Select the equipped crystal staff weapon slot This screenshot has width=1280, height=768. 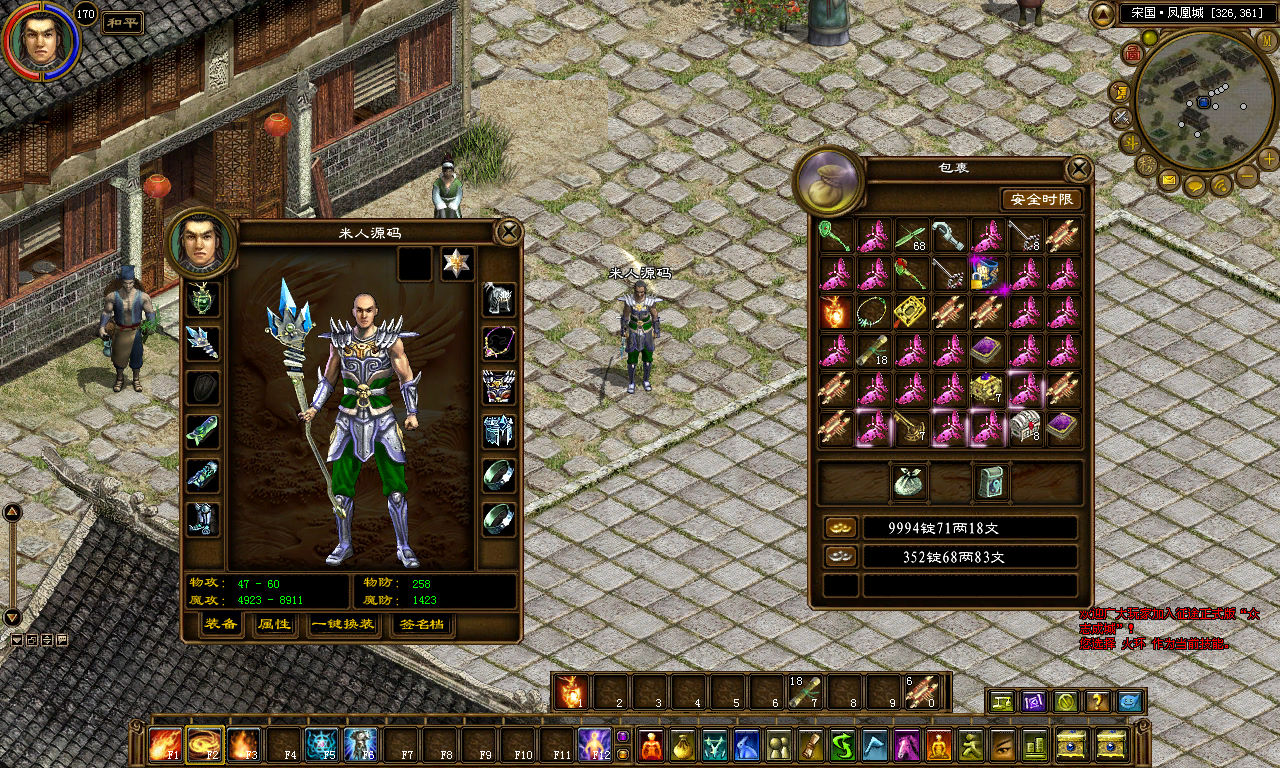pos(202,342)
